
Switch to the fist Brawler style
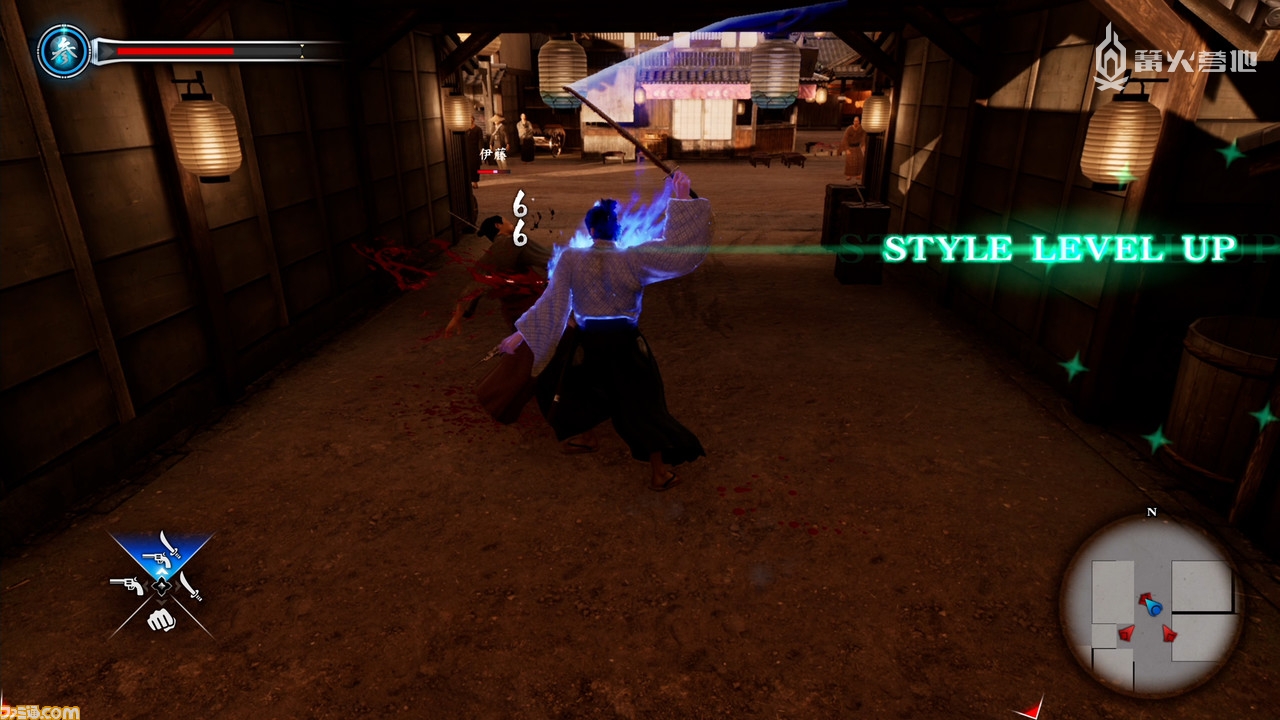pos(161,619)
